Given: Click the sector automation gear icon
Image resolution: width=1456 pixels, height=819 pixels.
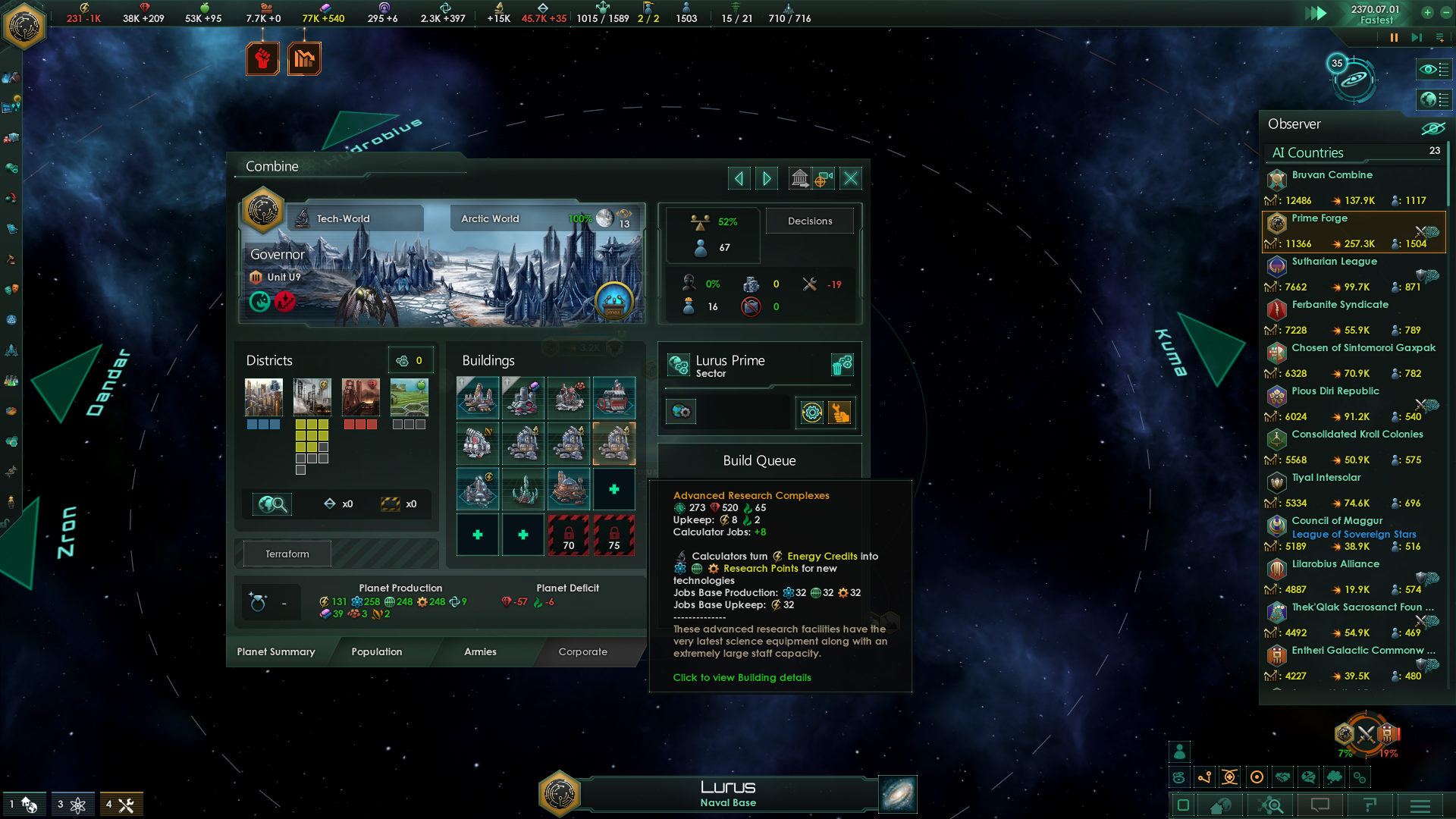Looking at the screenshot, I should point(811,413).
